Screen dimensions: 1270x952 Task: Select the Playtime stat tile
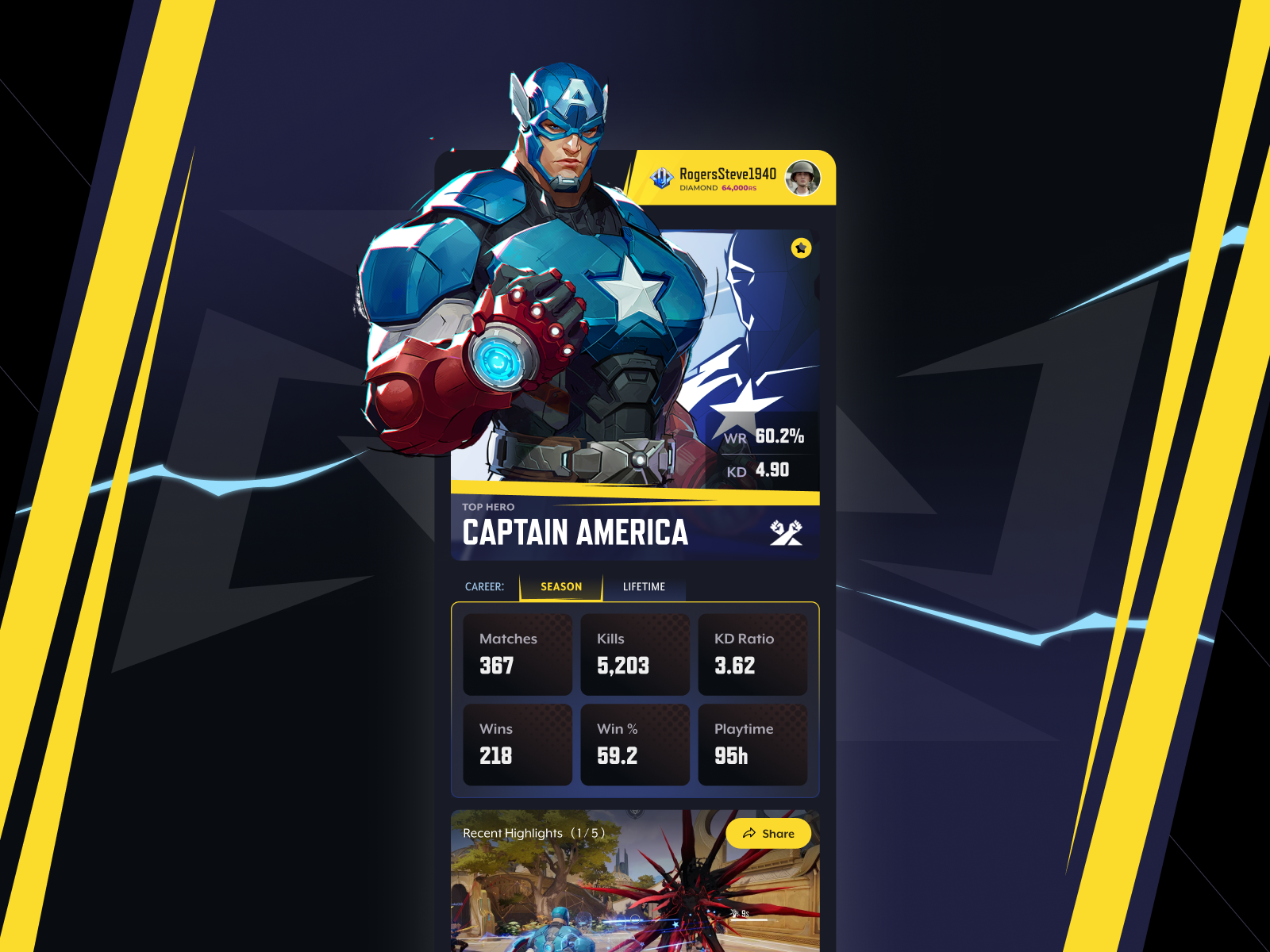(752, 745)
